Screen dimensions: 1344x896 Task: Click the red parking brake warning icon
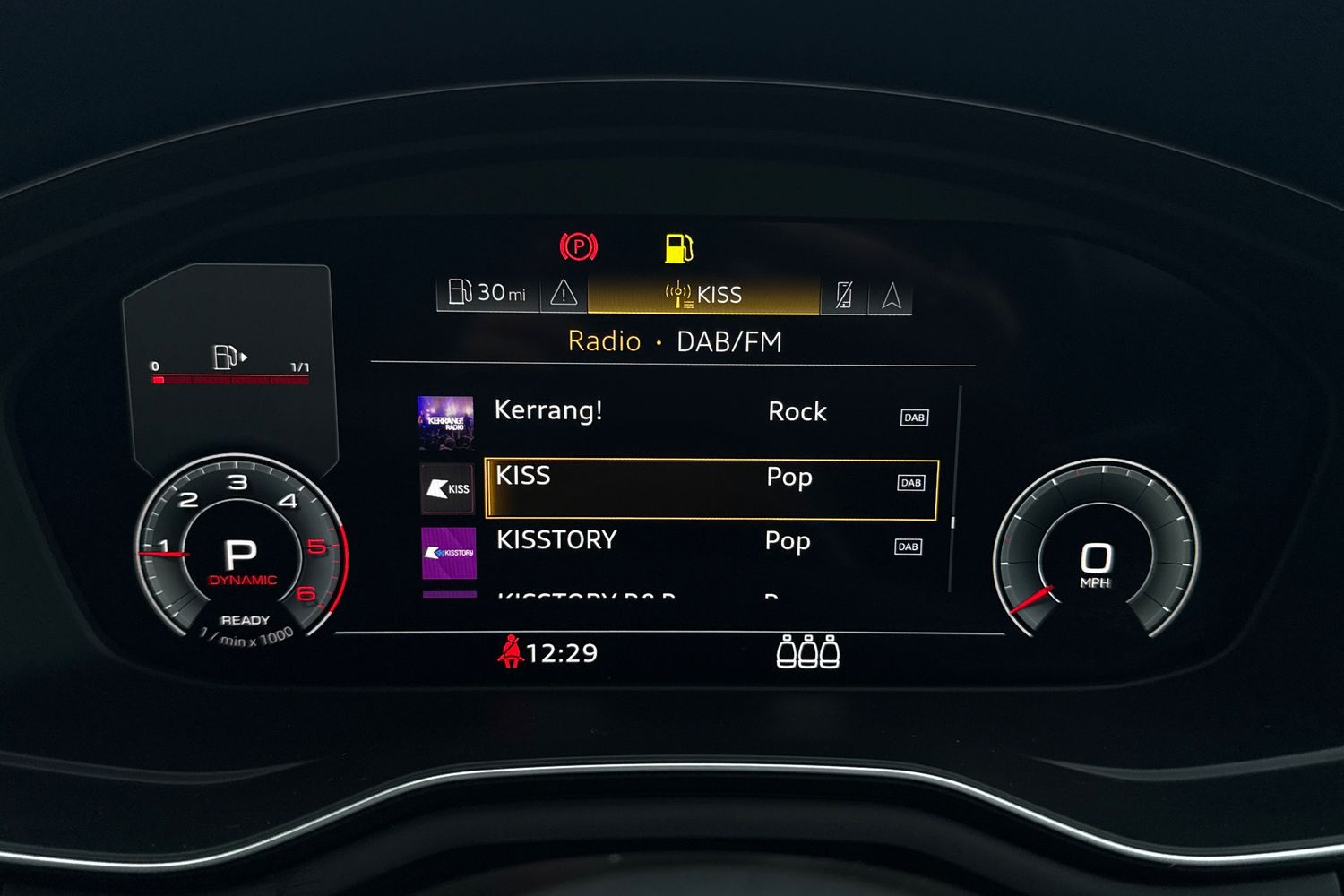click(580, 245)
